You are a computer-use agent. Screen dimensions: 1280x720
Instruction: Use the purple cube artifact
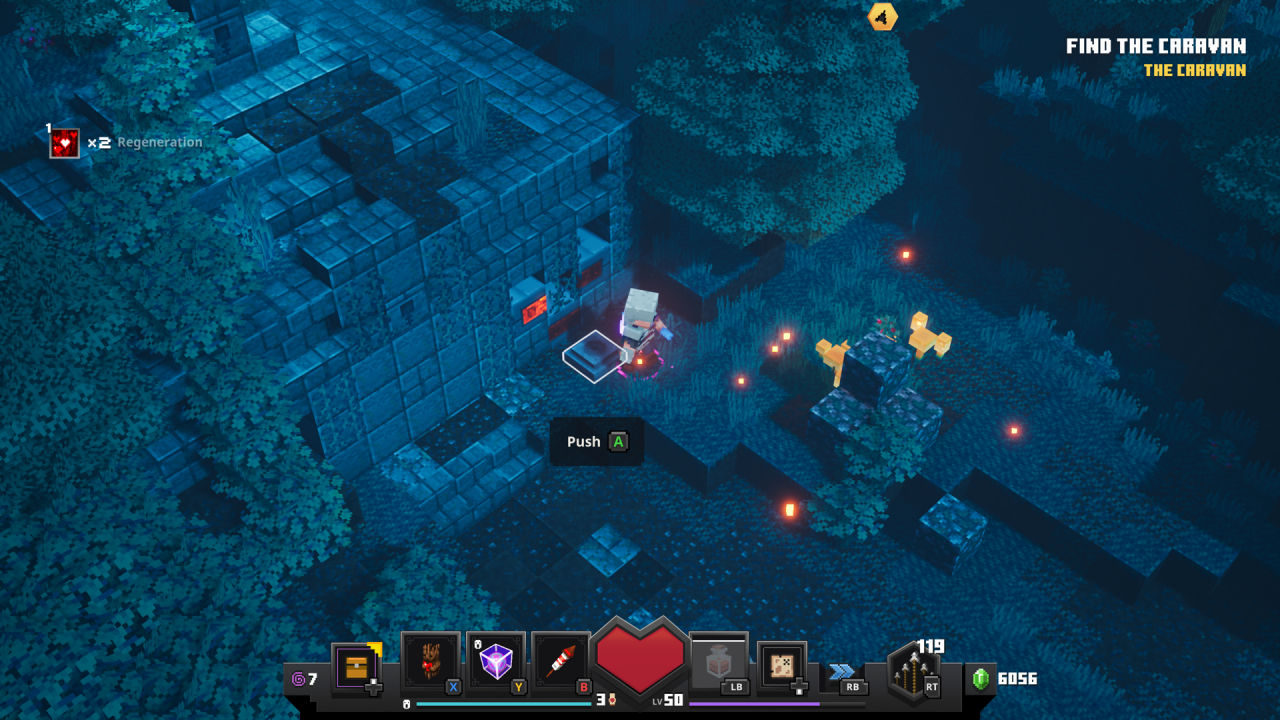click(496, 661)
